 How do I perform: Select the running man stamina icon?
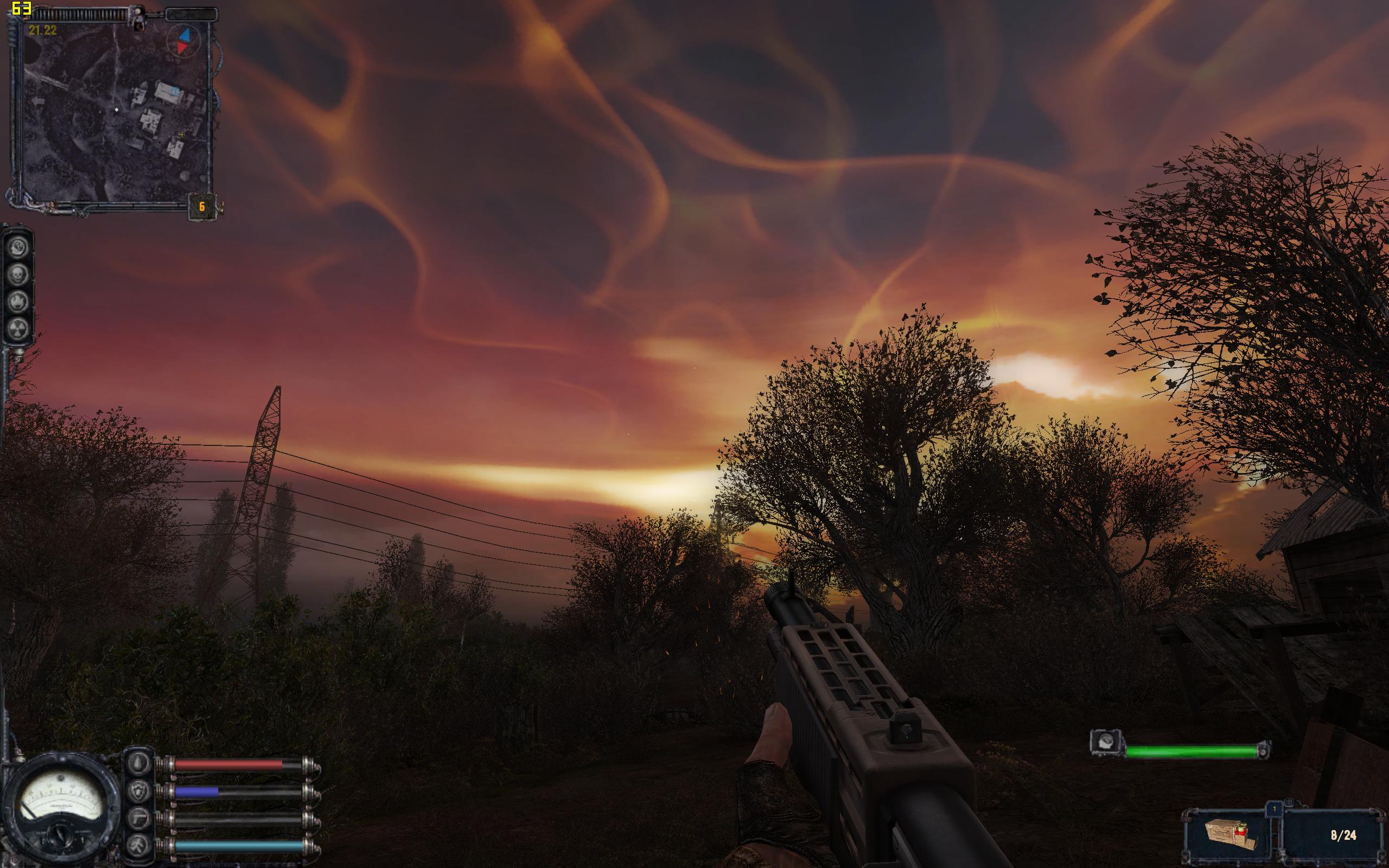[139, 846]
